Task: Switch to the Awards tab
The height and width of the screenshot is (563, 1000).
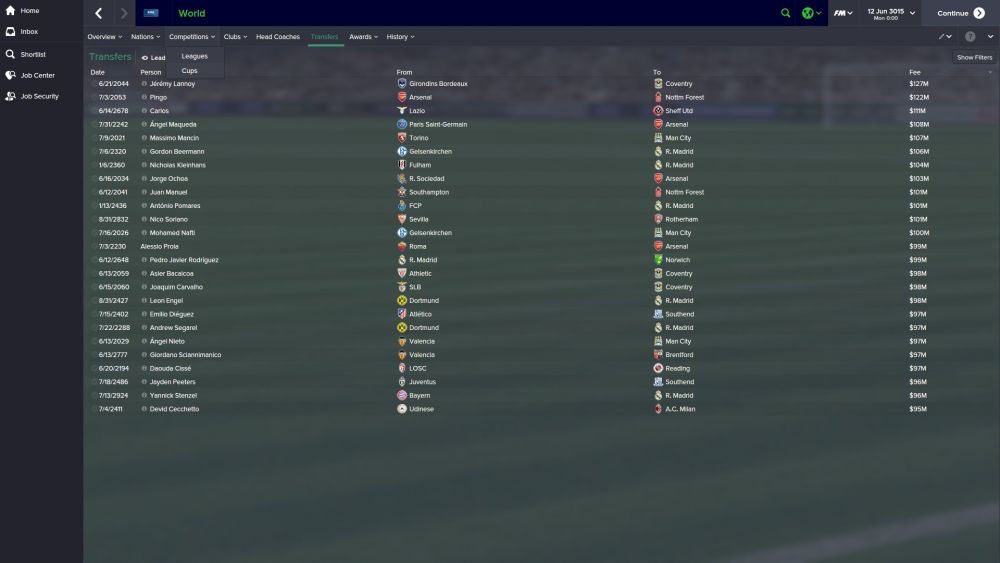Action: [362, 37]
